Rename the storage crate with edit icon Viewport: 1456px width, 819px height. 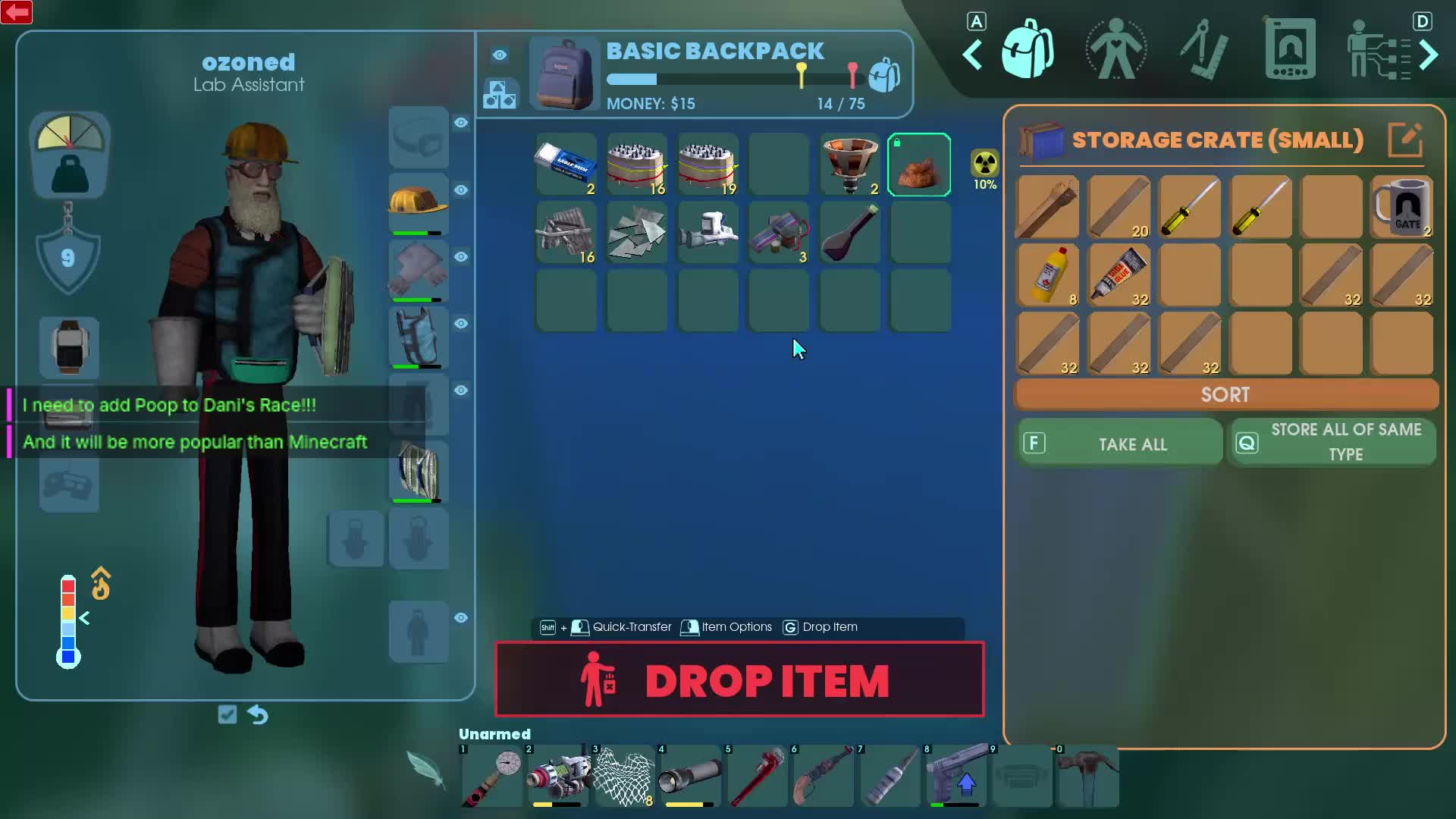tap(1404, 140)
